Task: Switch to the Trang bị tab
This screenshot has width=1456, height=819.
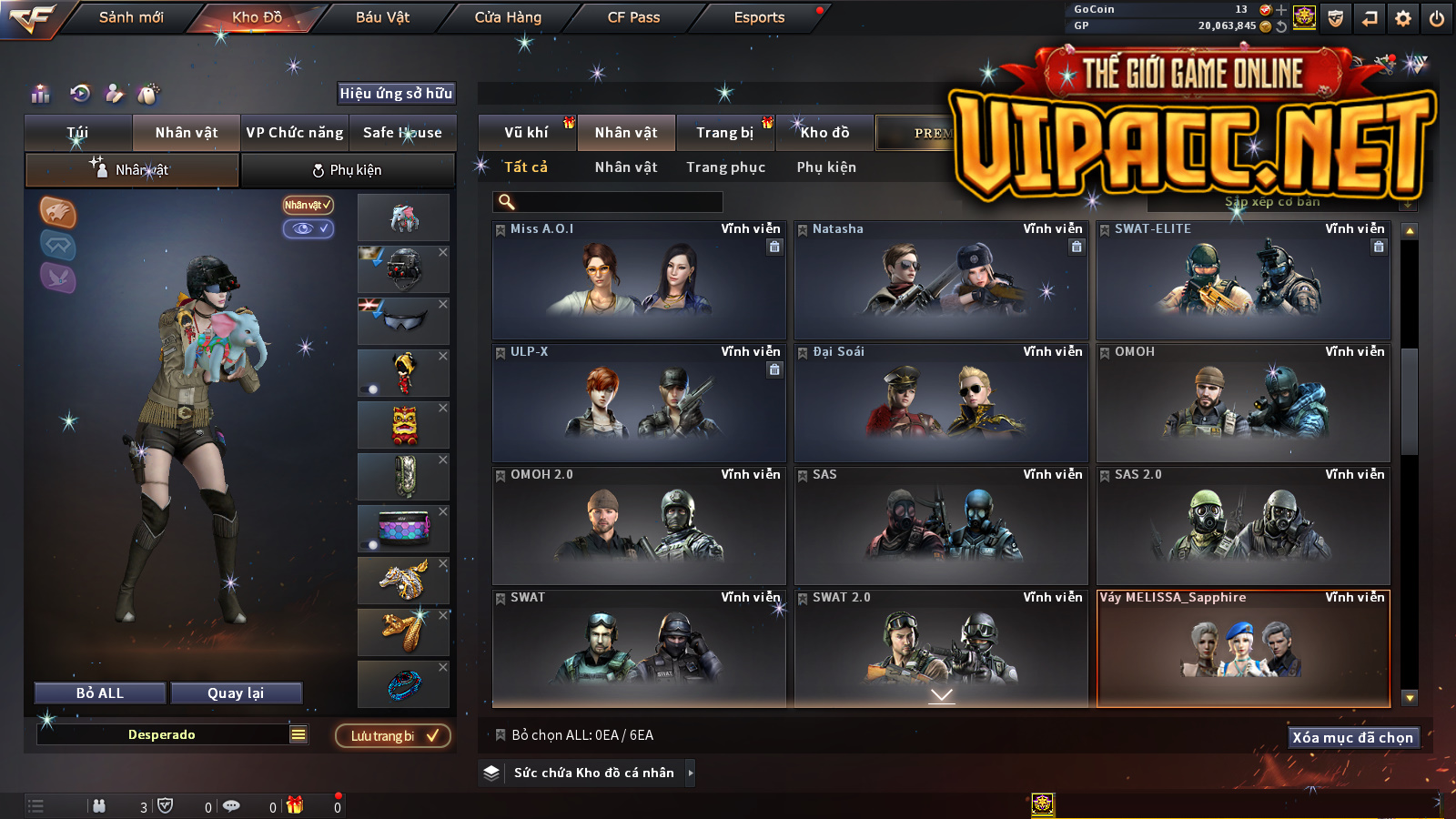Action: point(724,133)
